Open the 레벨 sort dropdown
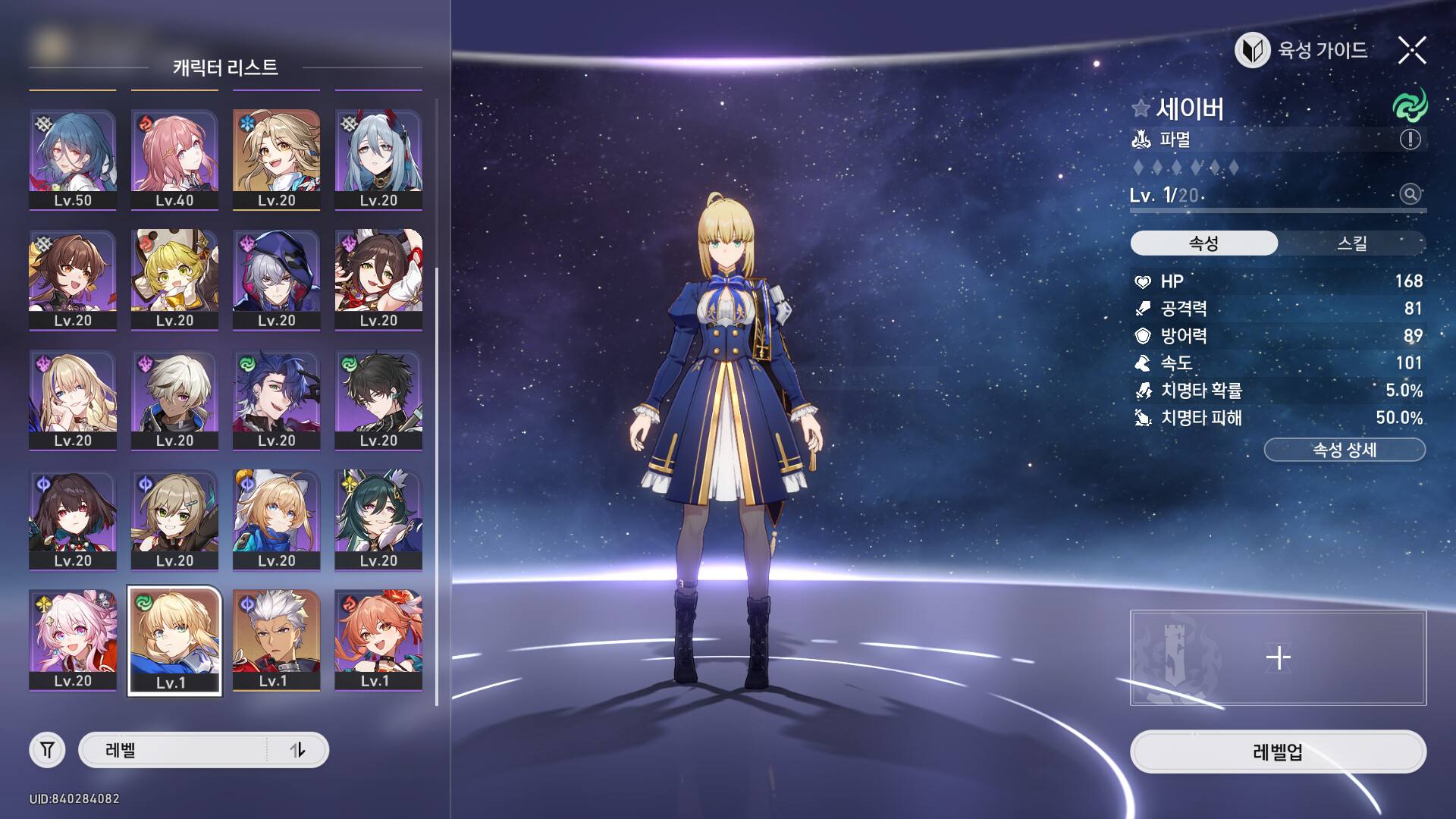 pyautogui.click(x=174, y=750)
